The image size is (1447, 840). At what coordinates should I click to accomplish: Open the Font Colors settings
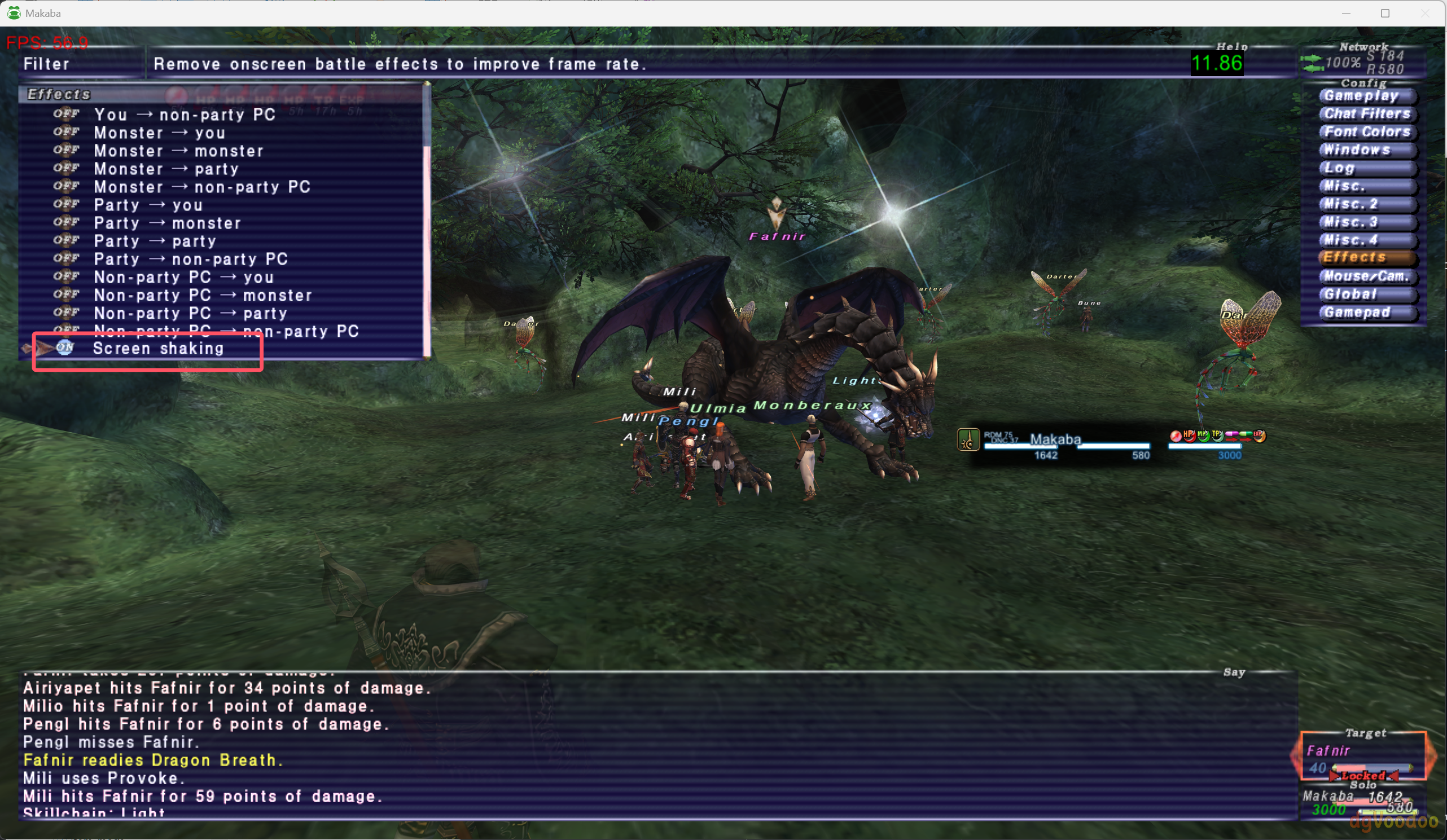(x=1367, y=132)
